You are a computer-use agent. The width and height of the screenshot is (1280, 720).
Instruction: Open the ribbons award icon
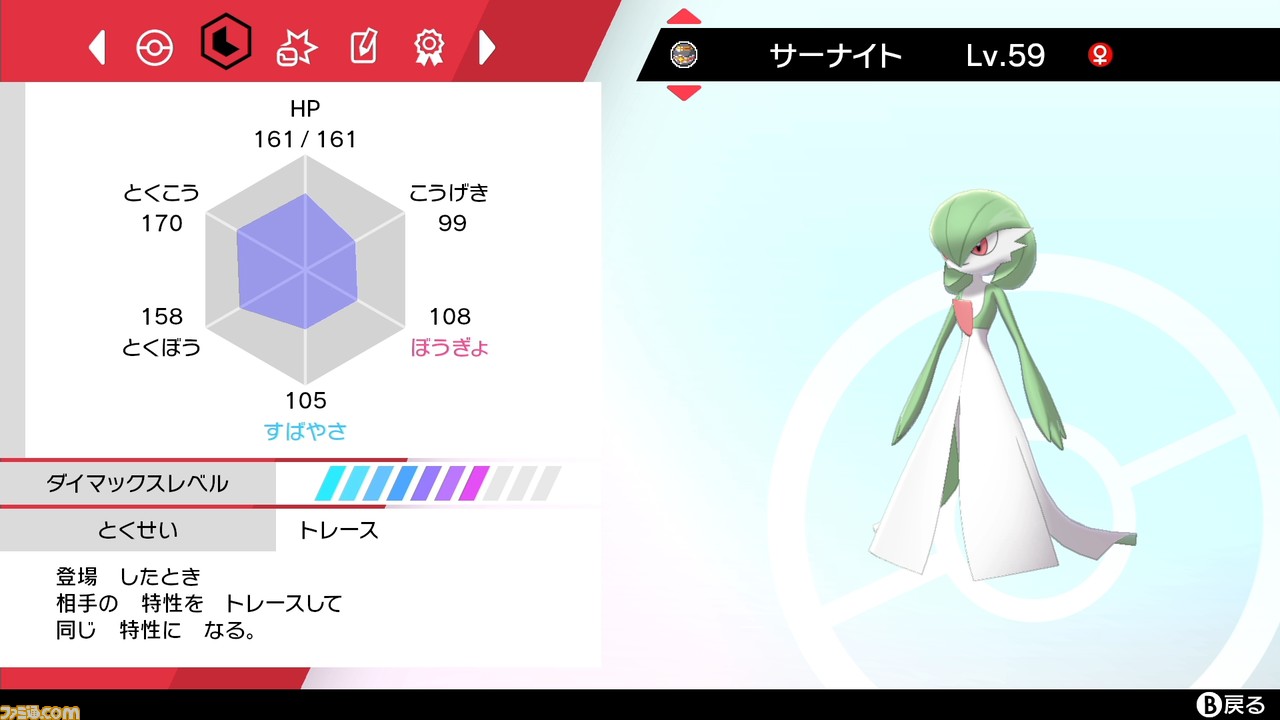[429, 46]
